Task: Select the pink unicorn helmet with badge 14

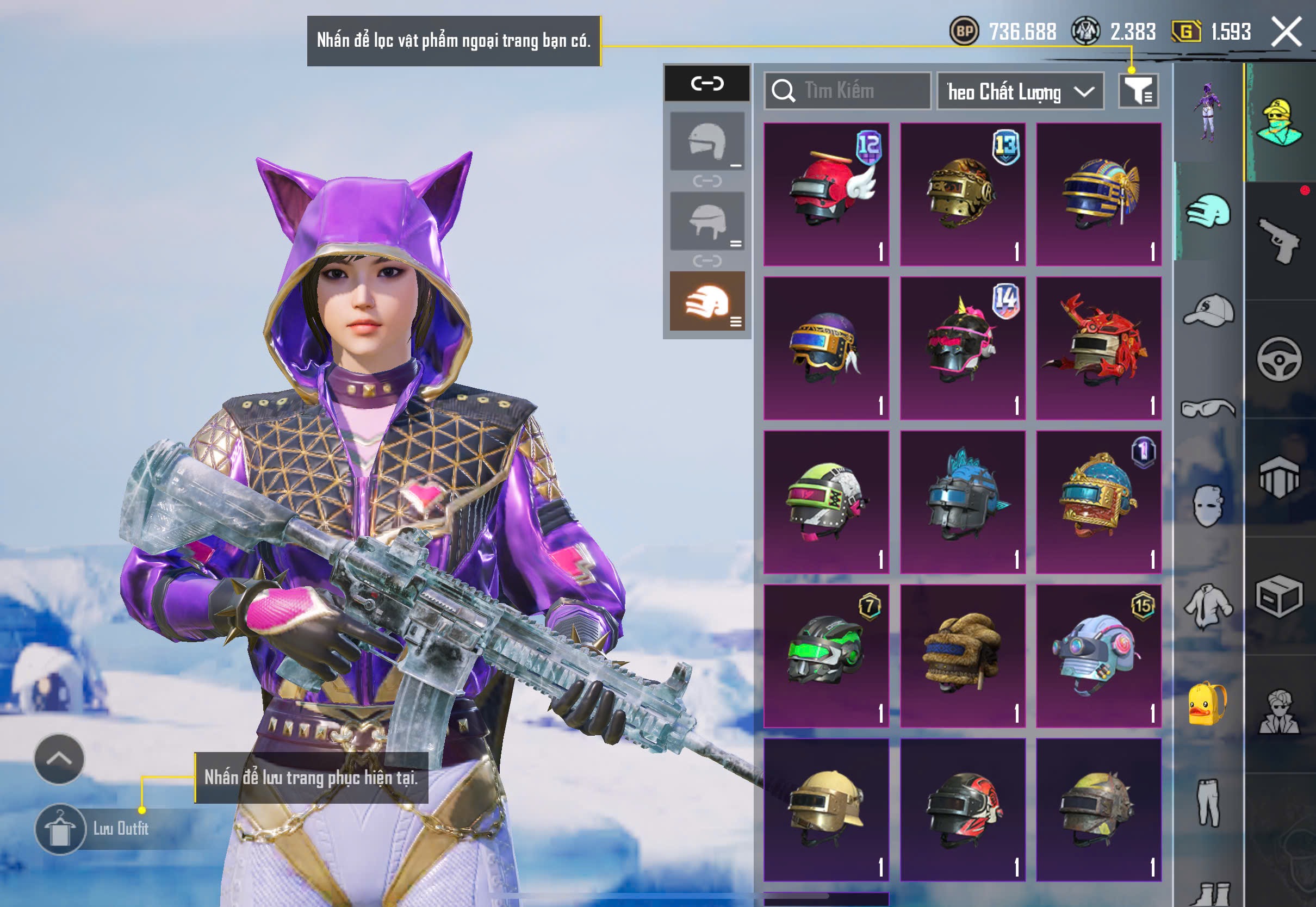Action: (963, 349)
